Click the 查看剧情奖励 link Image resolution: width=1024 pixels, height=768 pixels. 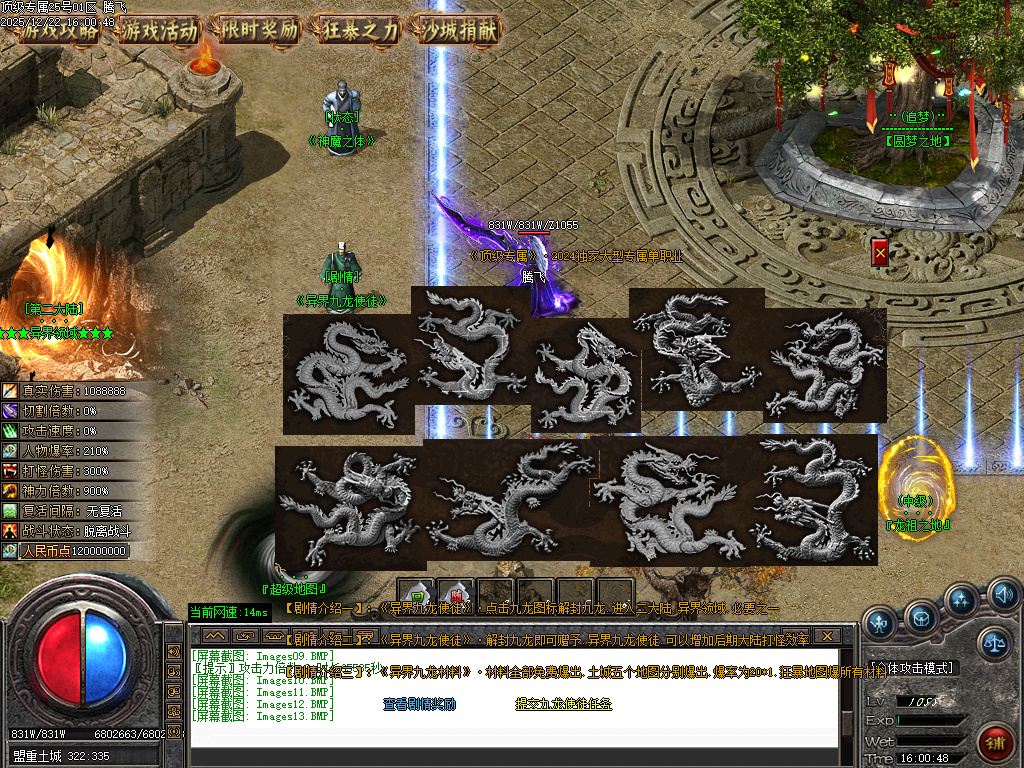tap(419, 704)
